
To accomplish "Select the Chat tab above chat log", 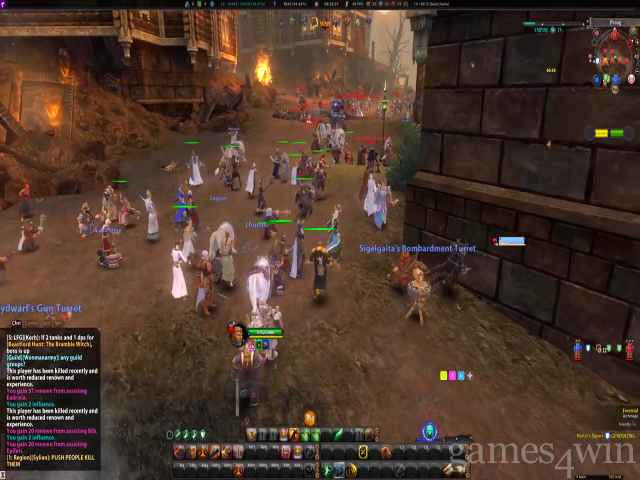I will (16, 323).
